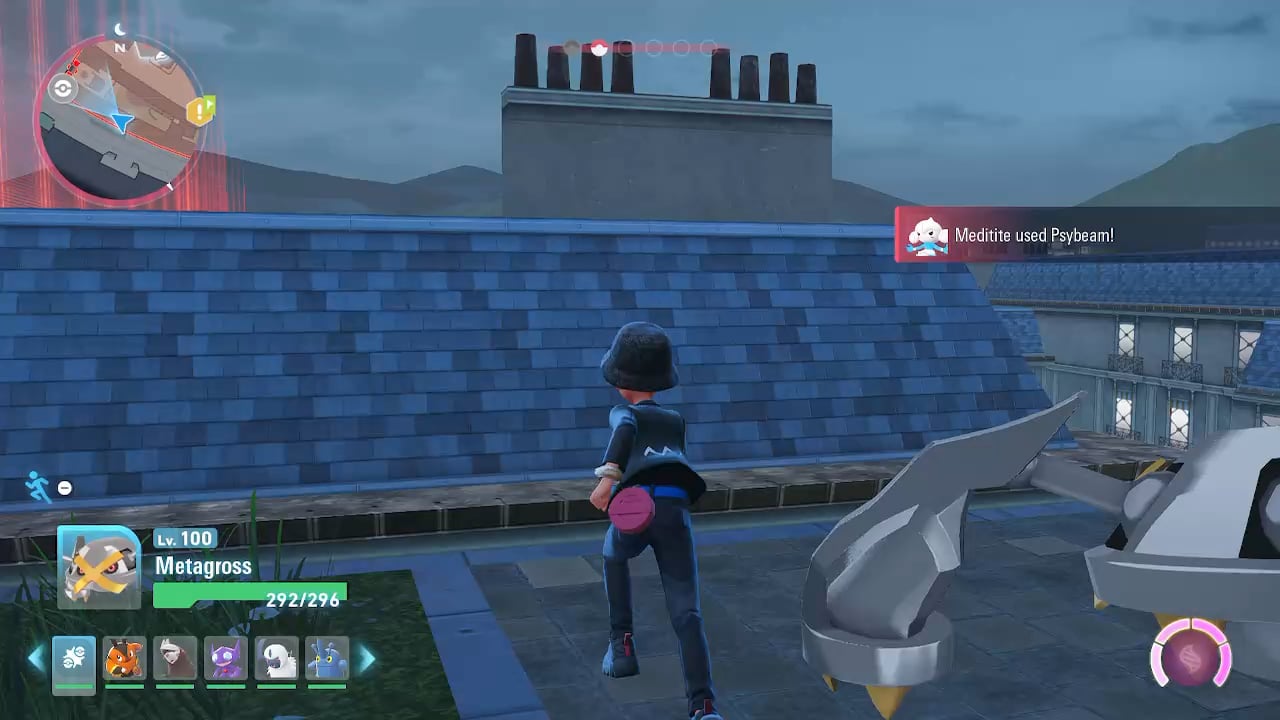Viewport: 1280px width, 720px height.
Task: Switch to white Absol party slot
Action: [277, 660]
